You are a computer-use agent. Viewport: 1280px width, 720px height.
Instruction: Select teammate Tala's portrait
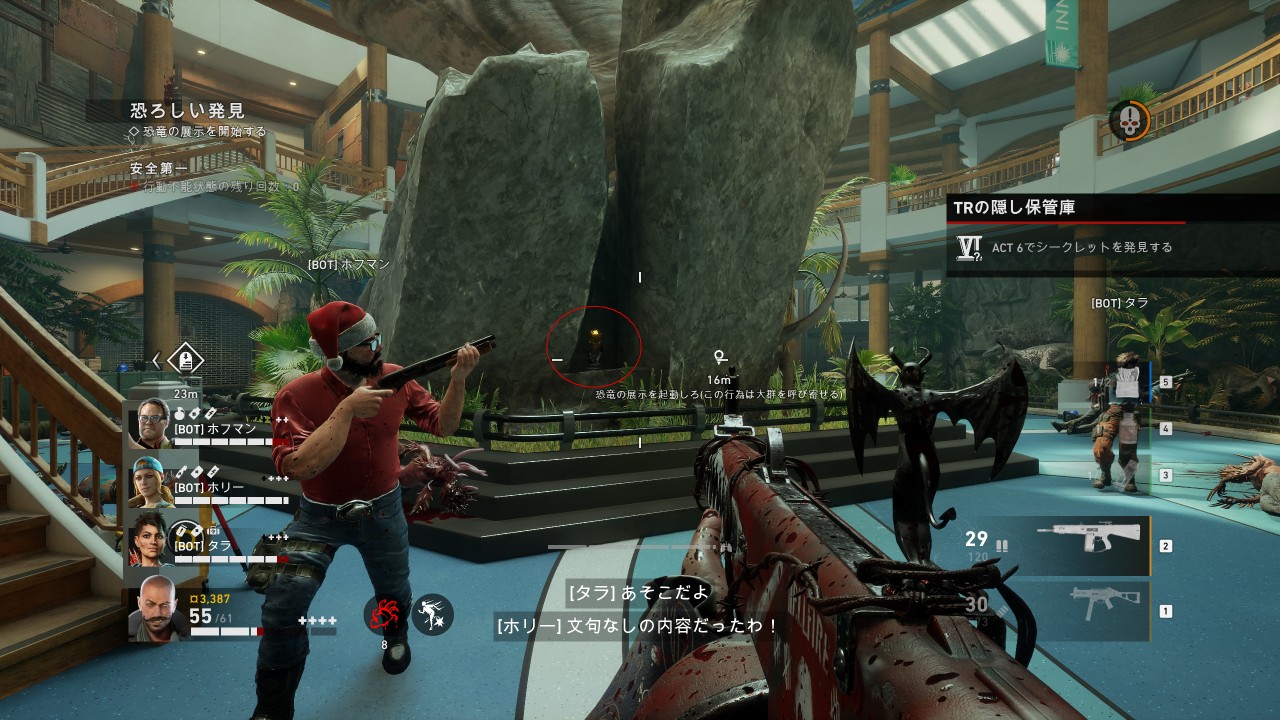pos(152,538)
